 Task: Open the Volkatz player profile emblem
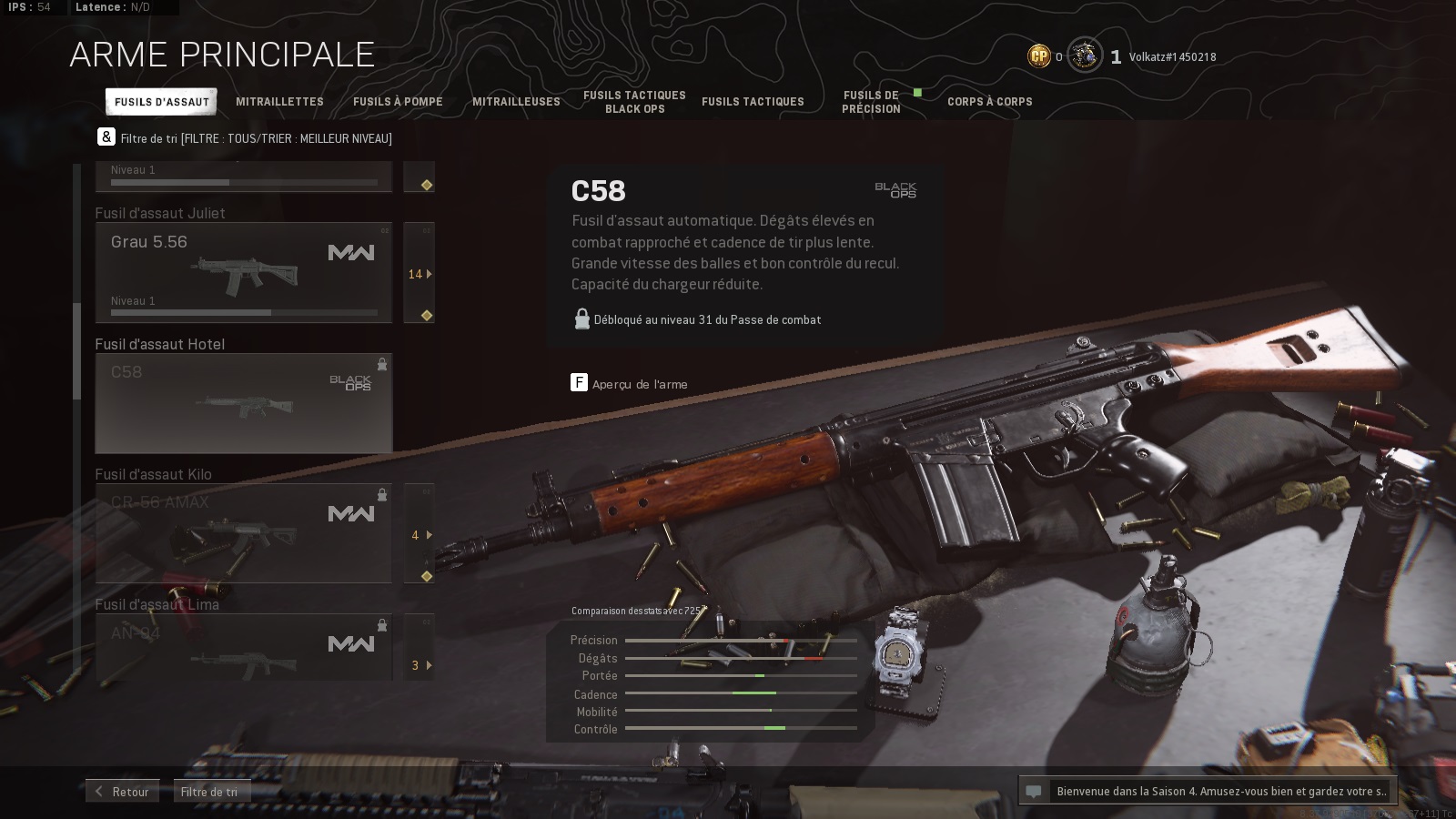[1084, 56]
